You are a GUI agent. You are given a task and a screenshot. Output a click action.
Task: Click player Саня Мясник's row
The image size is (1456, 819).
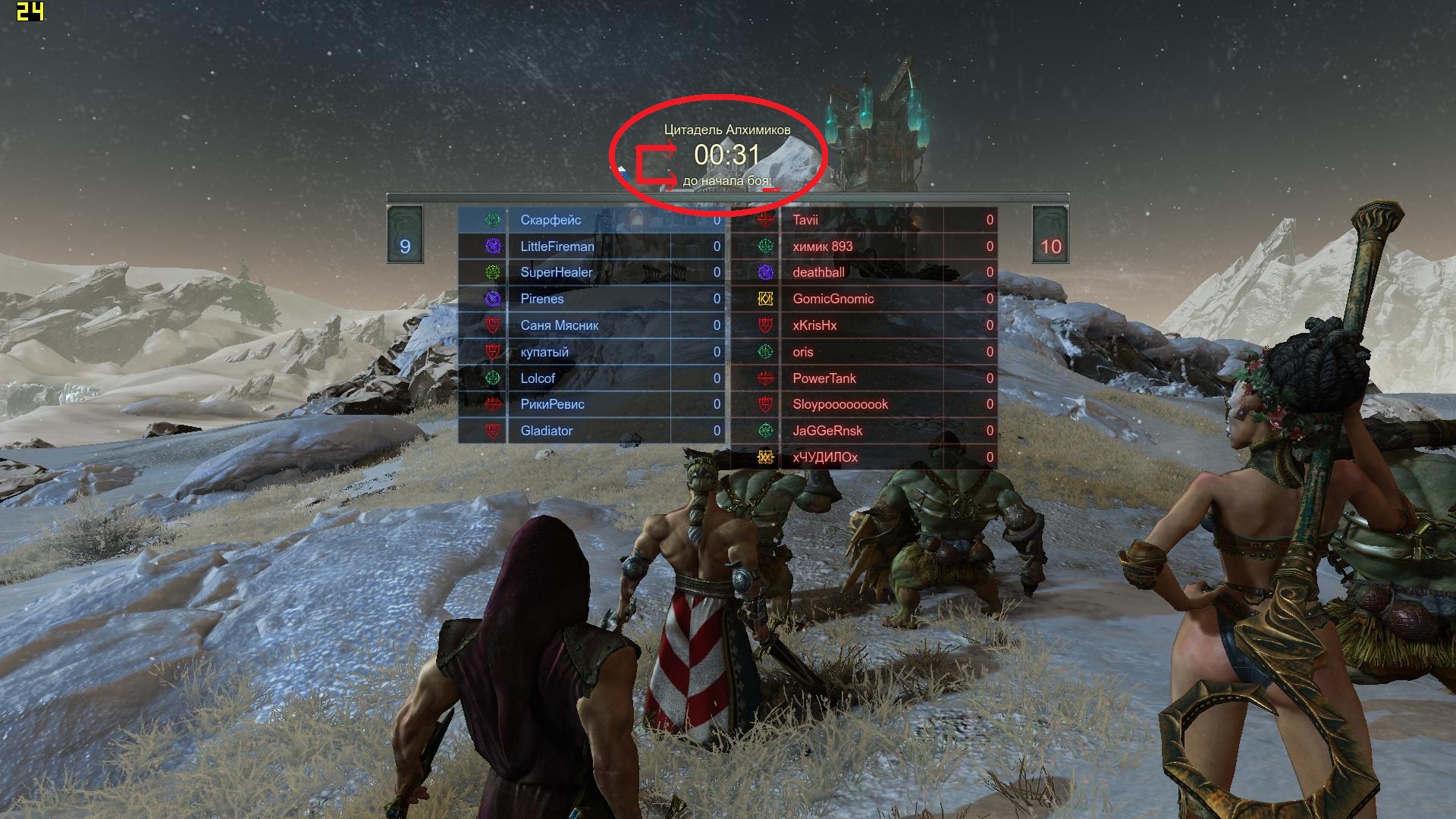[x=560, y=325]
